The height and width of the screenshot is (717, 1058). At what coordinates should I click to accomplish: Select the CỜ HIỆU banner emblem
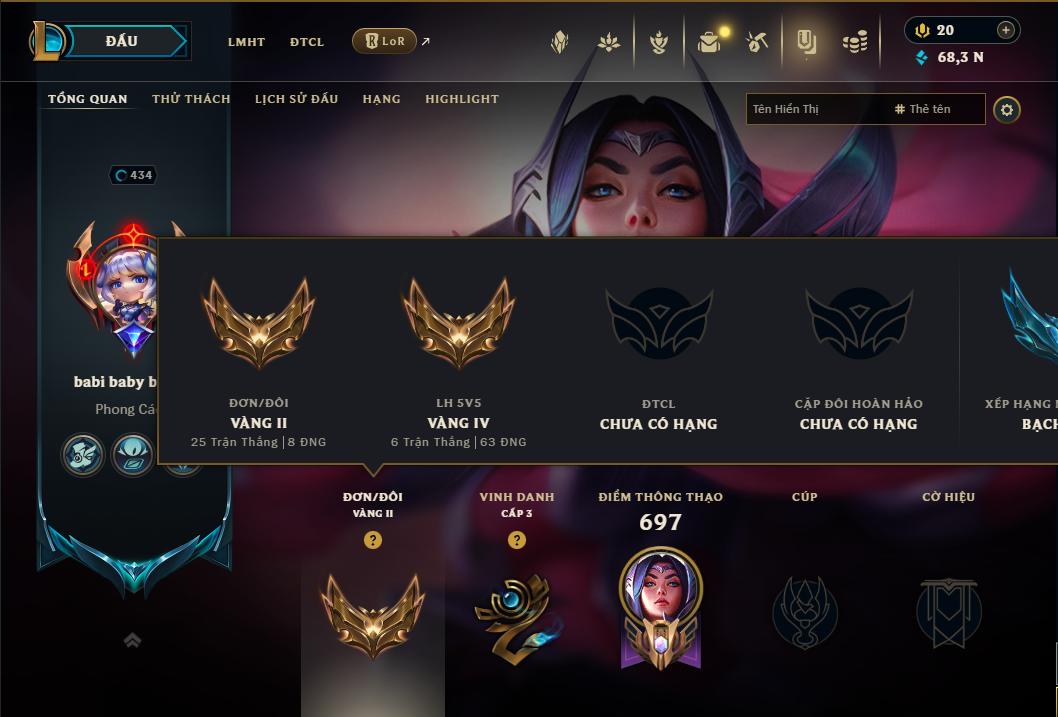pos(948,610)
